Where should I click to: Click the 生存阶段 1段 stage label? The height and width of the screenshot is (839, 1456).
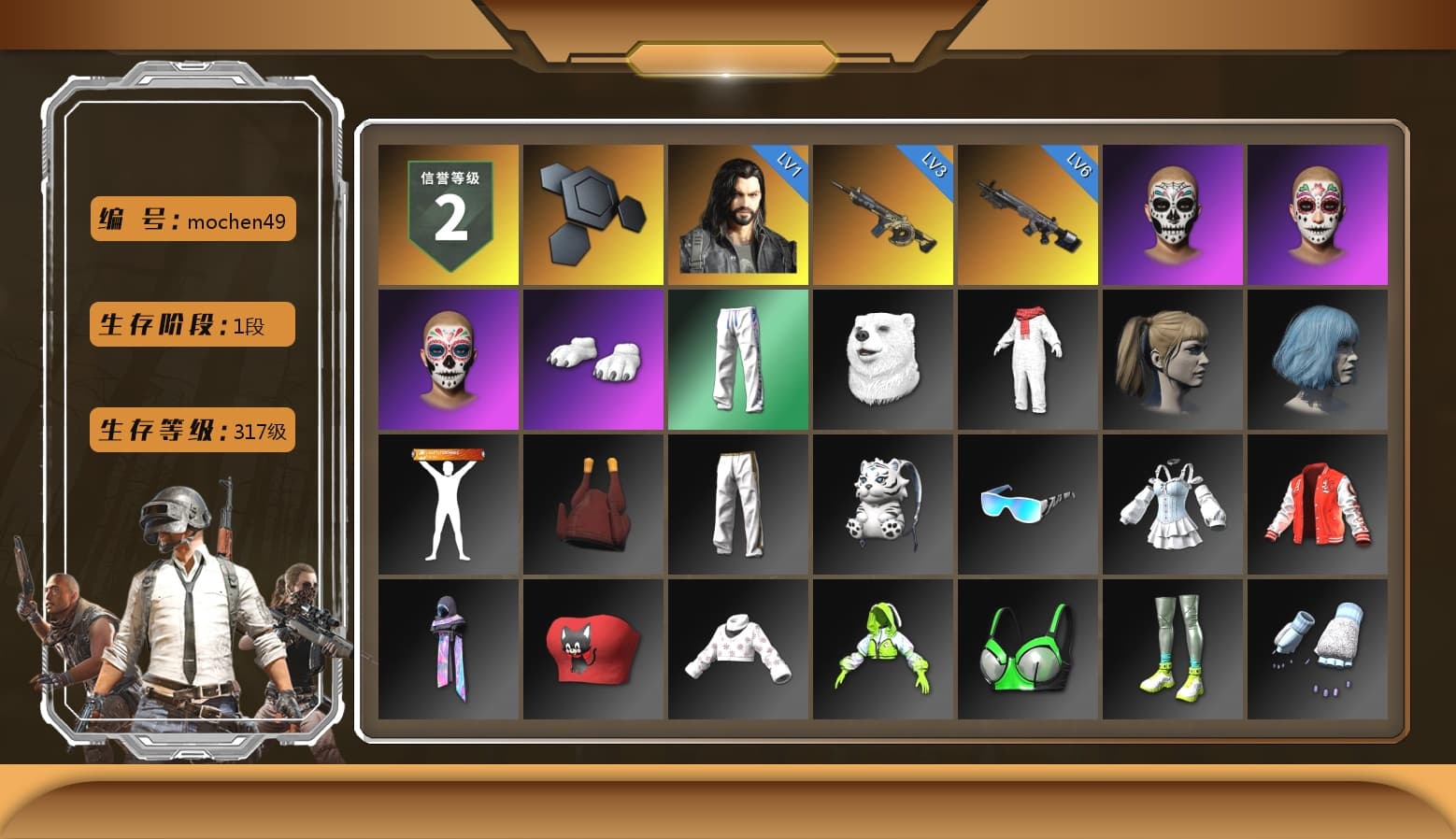(192, 324)
